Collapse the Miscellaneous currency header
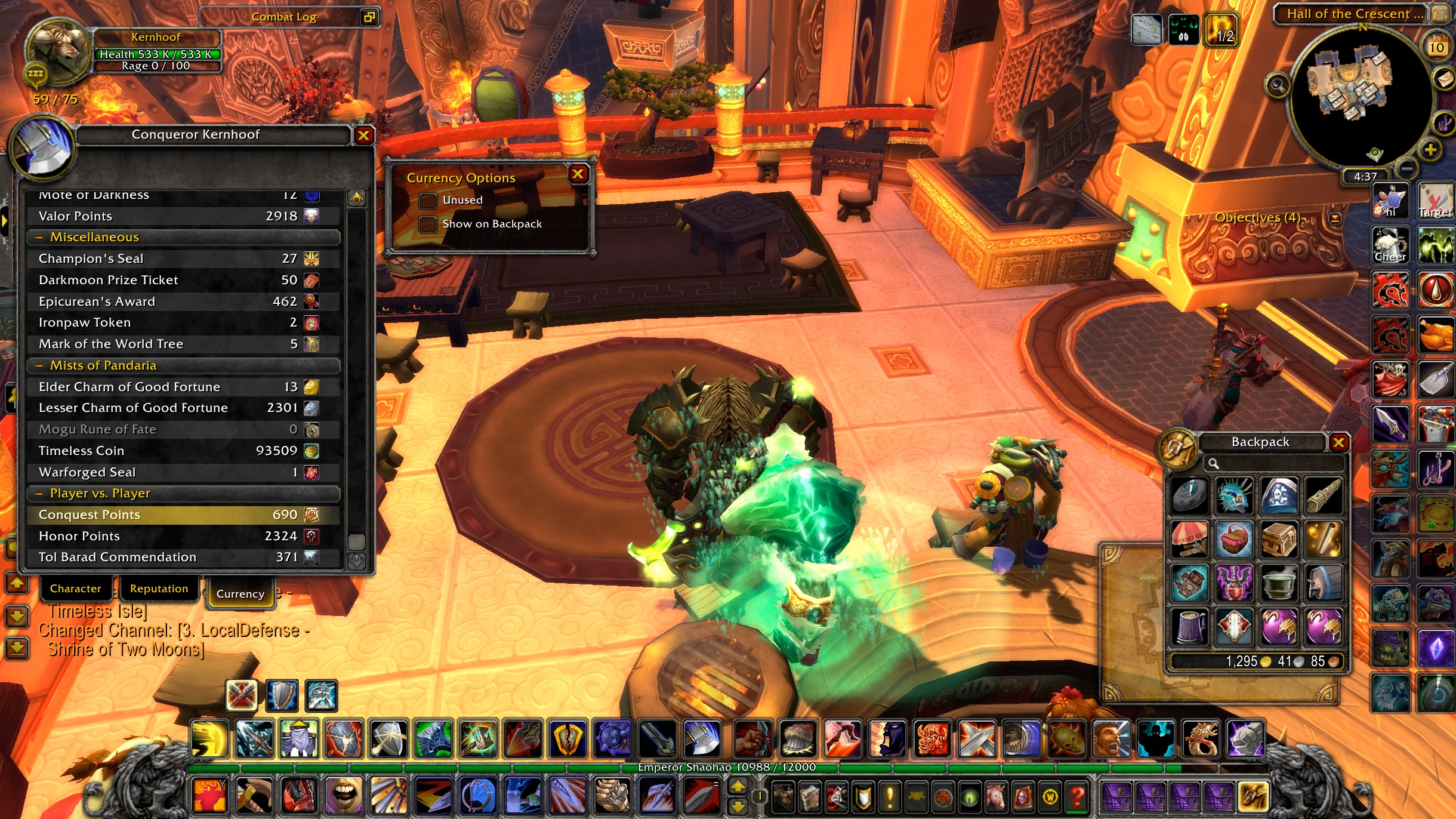The height and width of the screenshot is (819, 1456). tap(39, 238)
